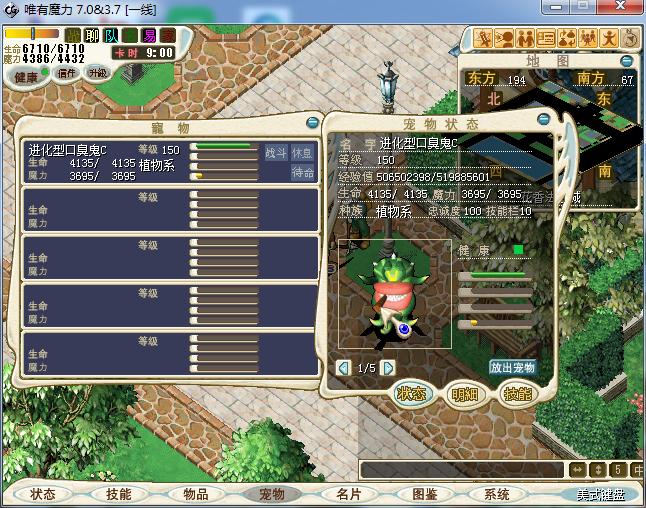Switch to the 明細 details tab
Screen dimensions: 646x508
click(463, 393)
